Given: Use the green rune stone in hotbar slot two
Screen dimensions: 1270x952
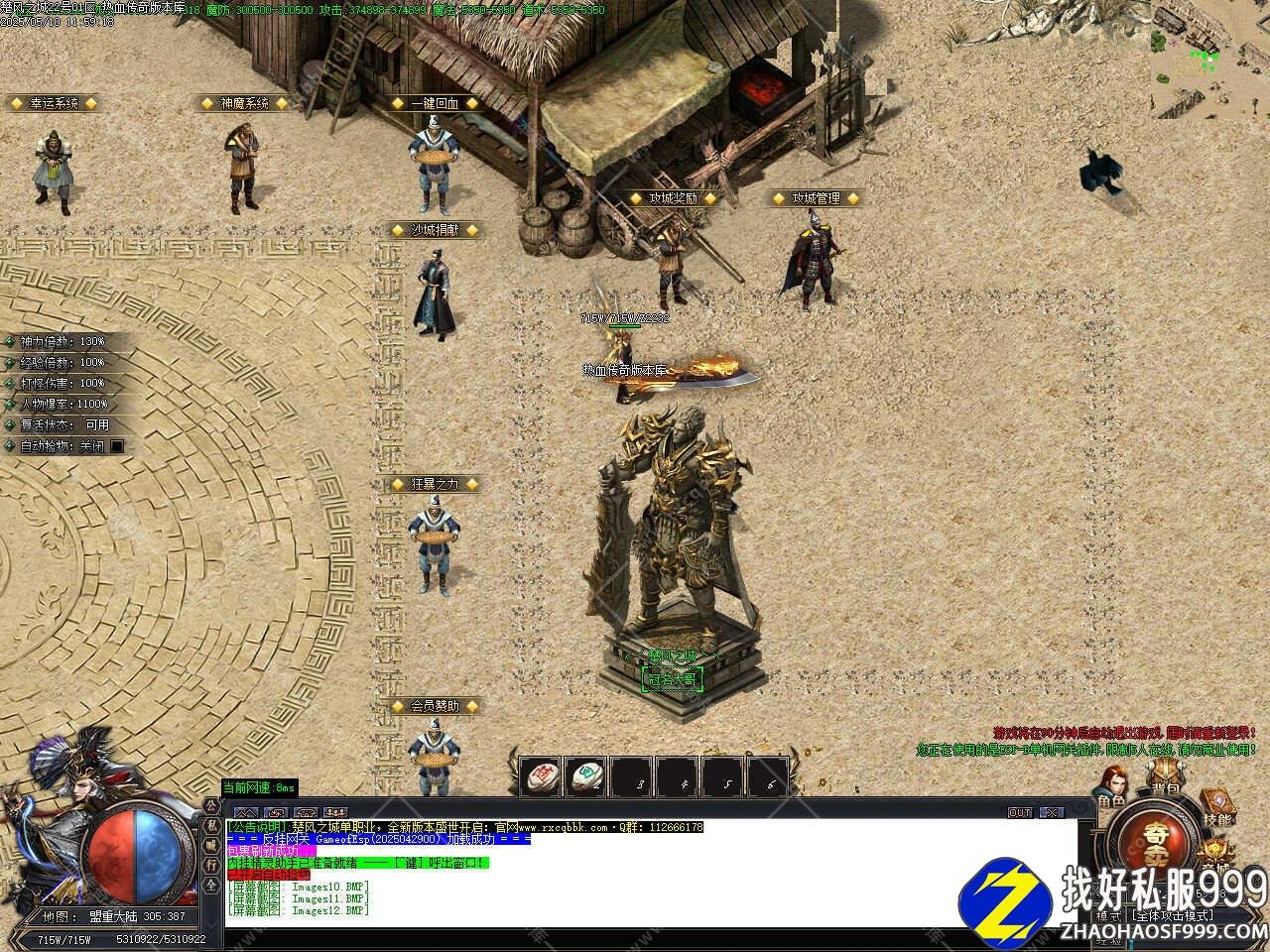Looking at the screenshot, I should [585, 776].
